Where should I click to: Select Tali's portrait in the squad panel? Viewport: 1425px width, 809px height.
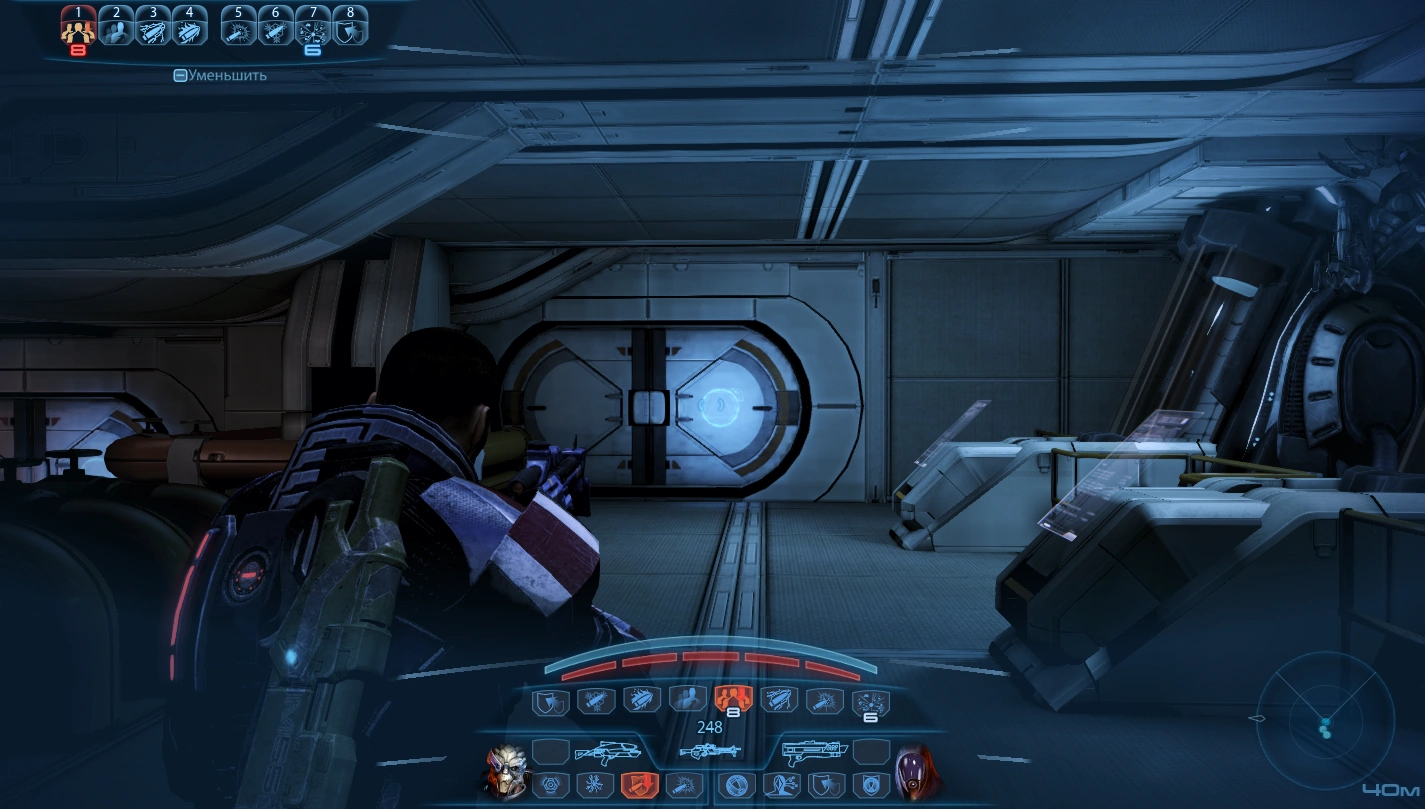click(916, 770)
